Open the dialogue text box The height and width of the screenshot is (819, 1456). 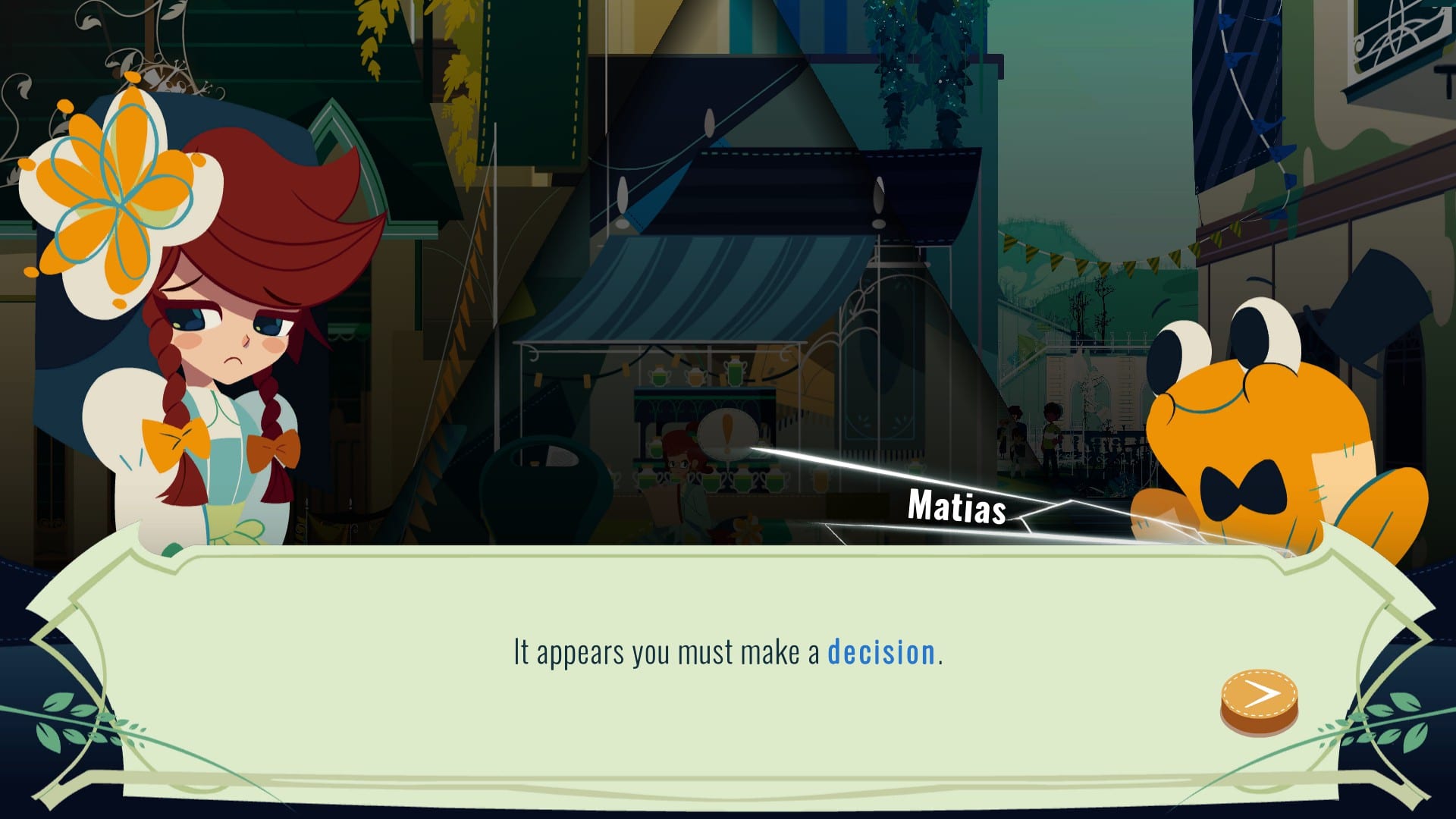tap(728, 652)
